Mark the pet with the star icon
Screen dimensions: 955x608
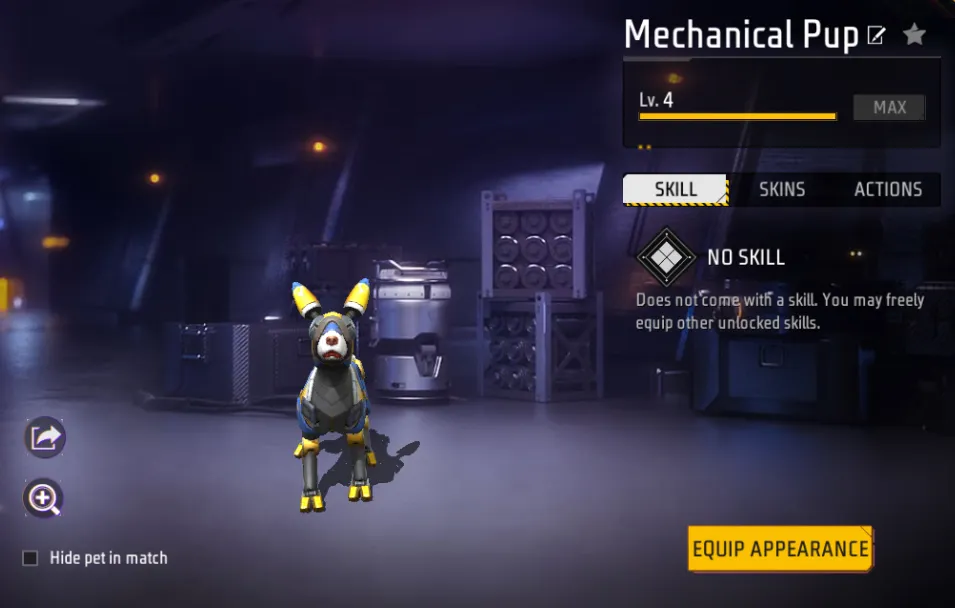pyautogui.click(x=914, y=36)
